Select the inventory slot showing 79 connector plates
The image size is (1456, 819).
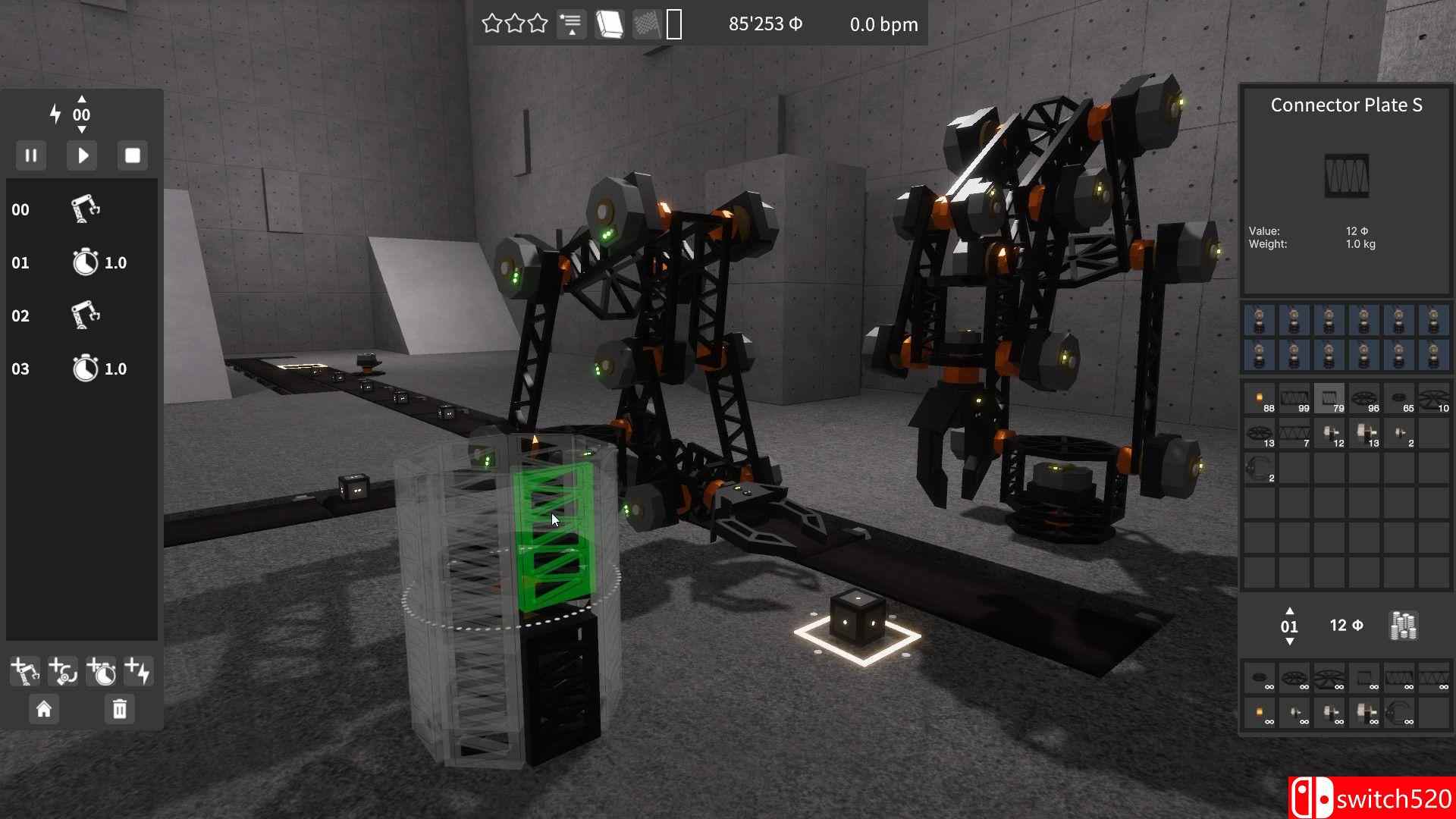point(1329,398)
